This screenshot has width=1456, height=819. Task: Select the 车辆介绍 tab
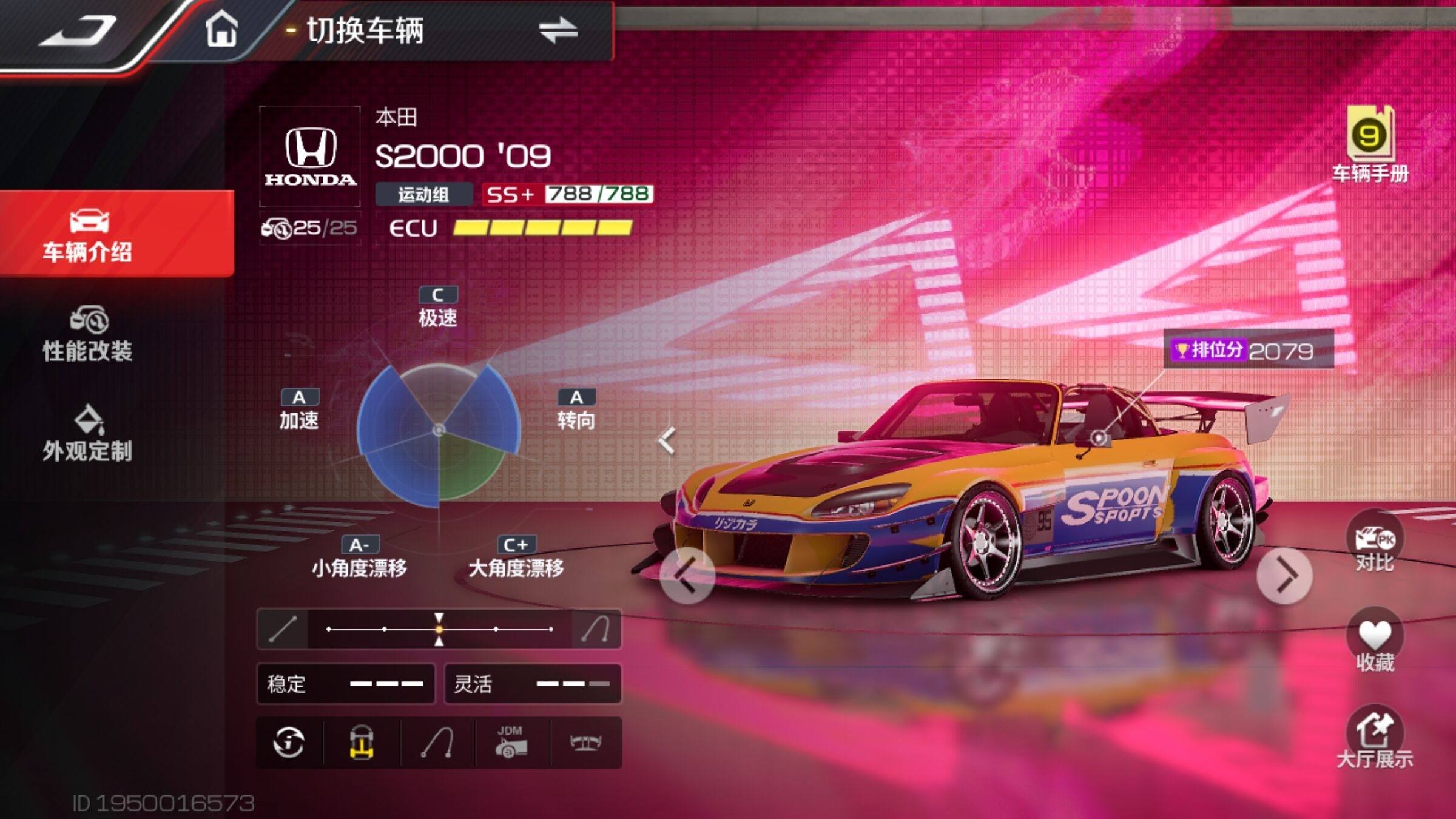point(89,235)
